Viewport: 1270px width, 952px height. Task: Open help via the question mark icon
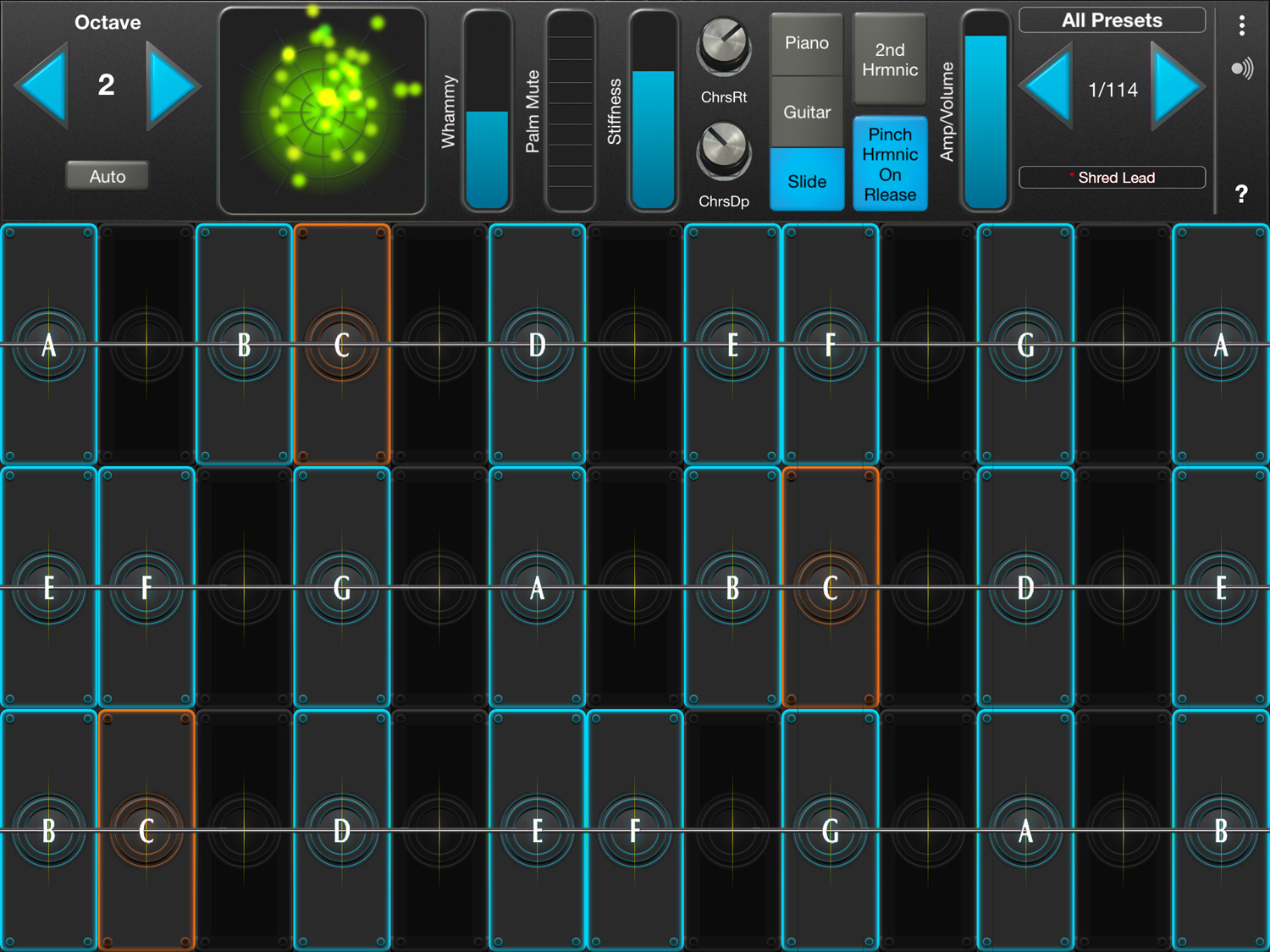pos(1241,193)
